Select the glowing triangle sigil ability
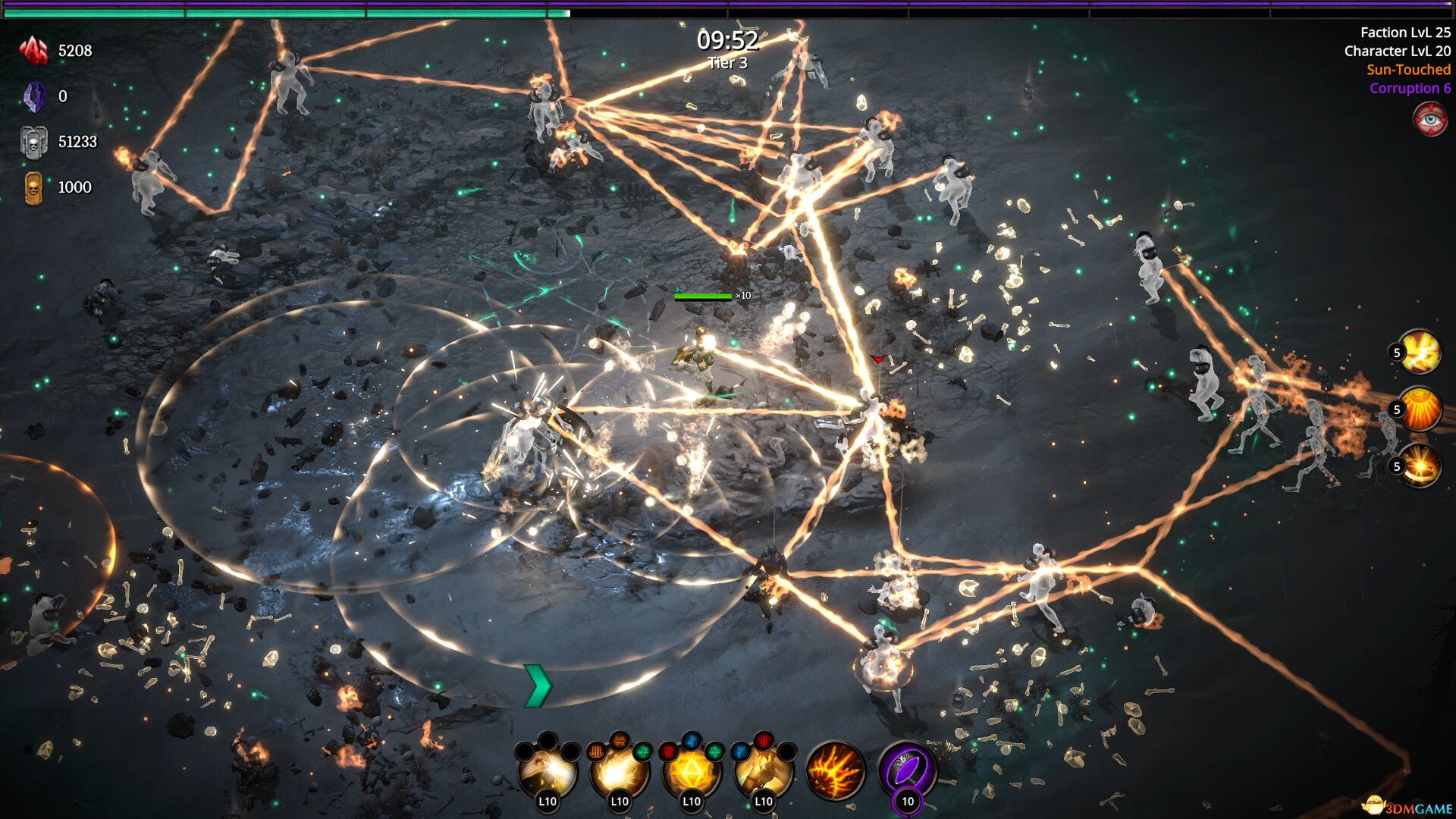1456x819 pixels. tap(694, 773)
